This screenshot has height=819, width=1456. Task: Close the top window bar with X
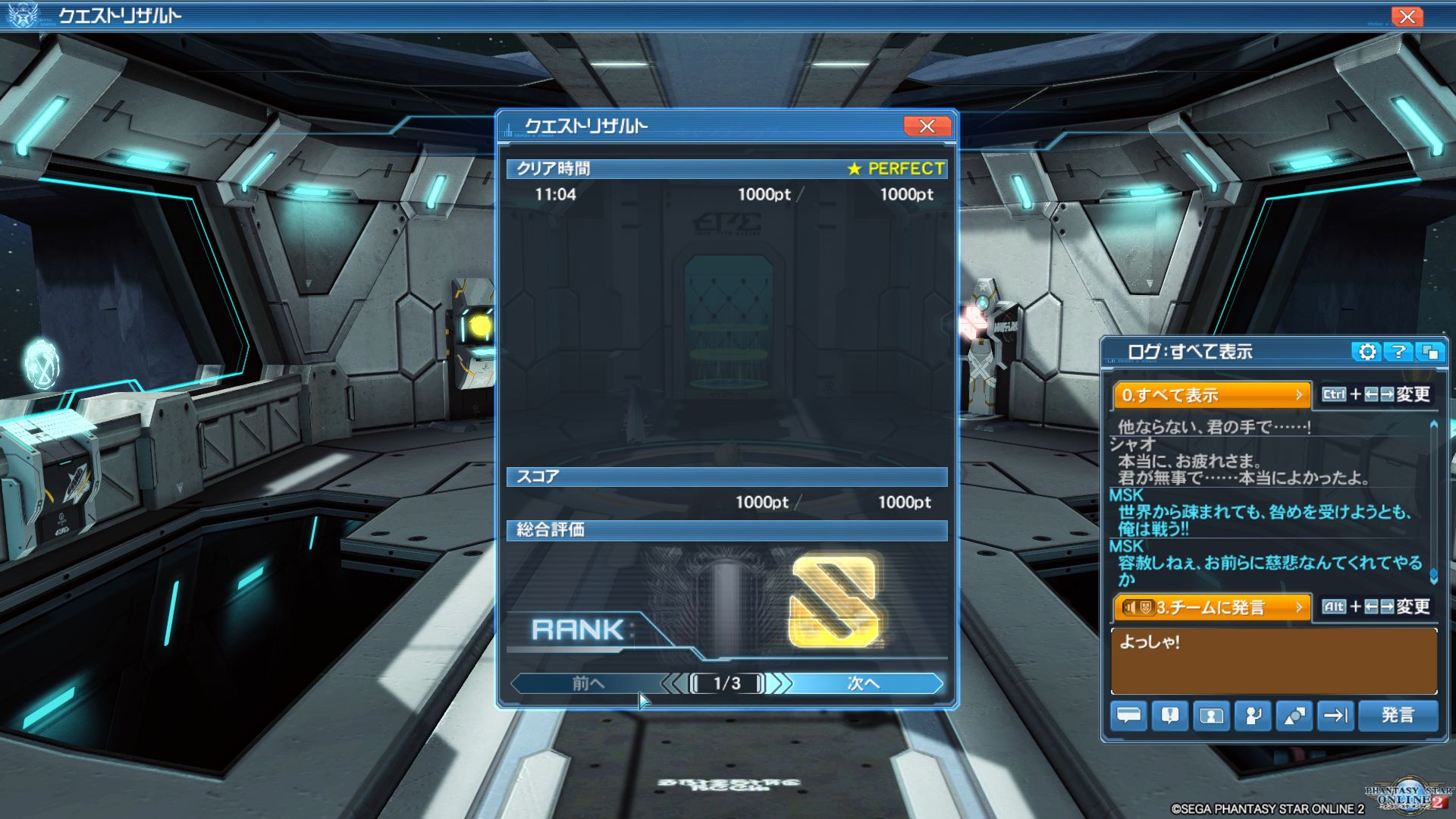(1407, 17)
